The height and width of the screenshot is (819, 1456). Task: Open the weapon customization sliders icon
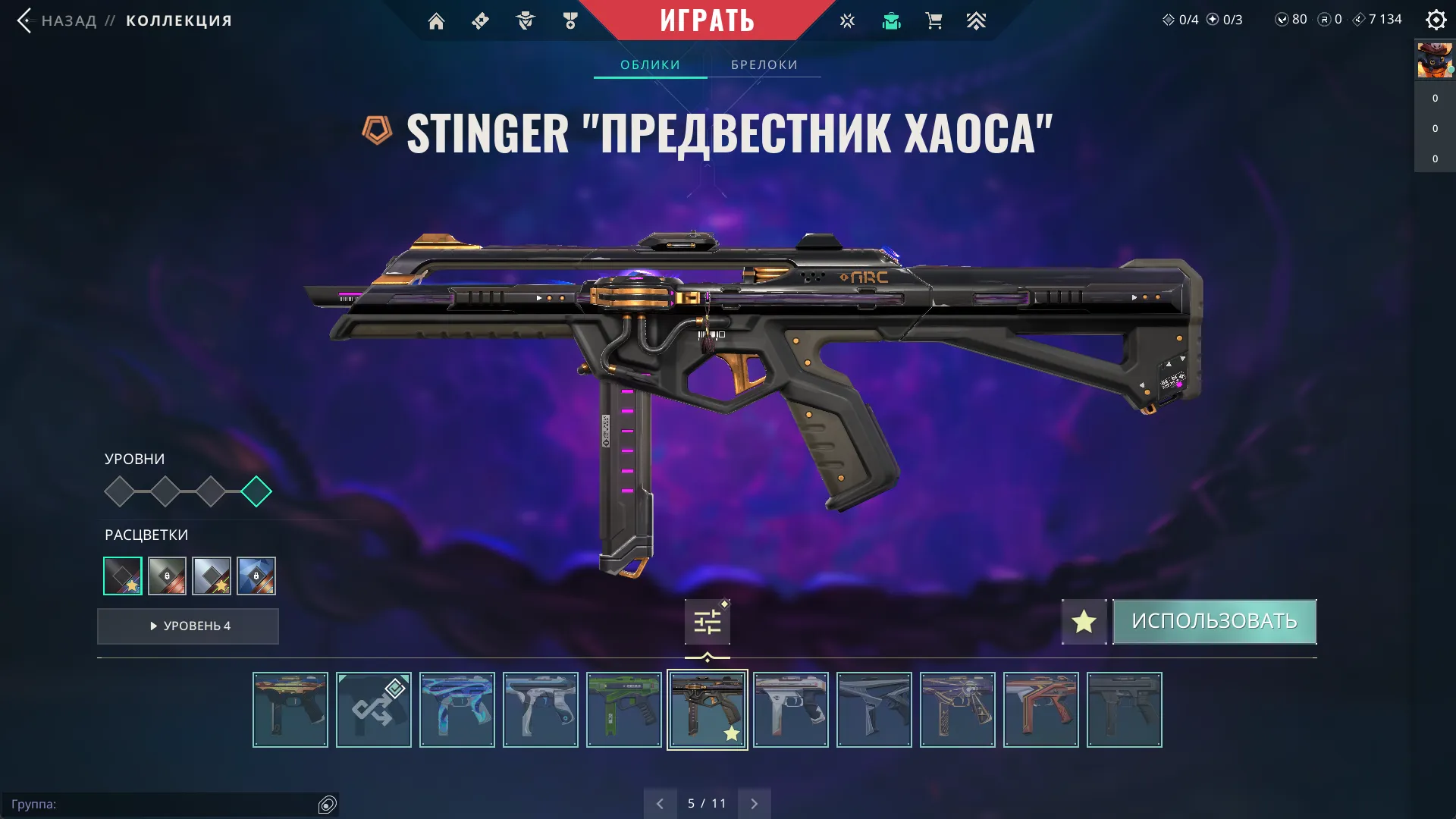click(706, 621)
